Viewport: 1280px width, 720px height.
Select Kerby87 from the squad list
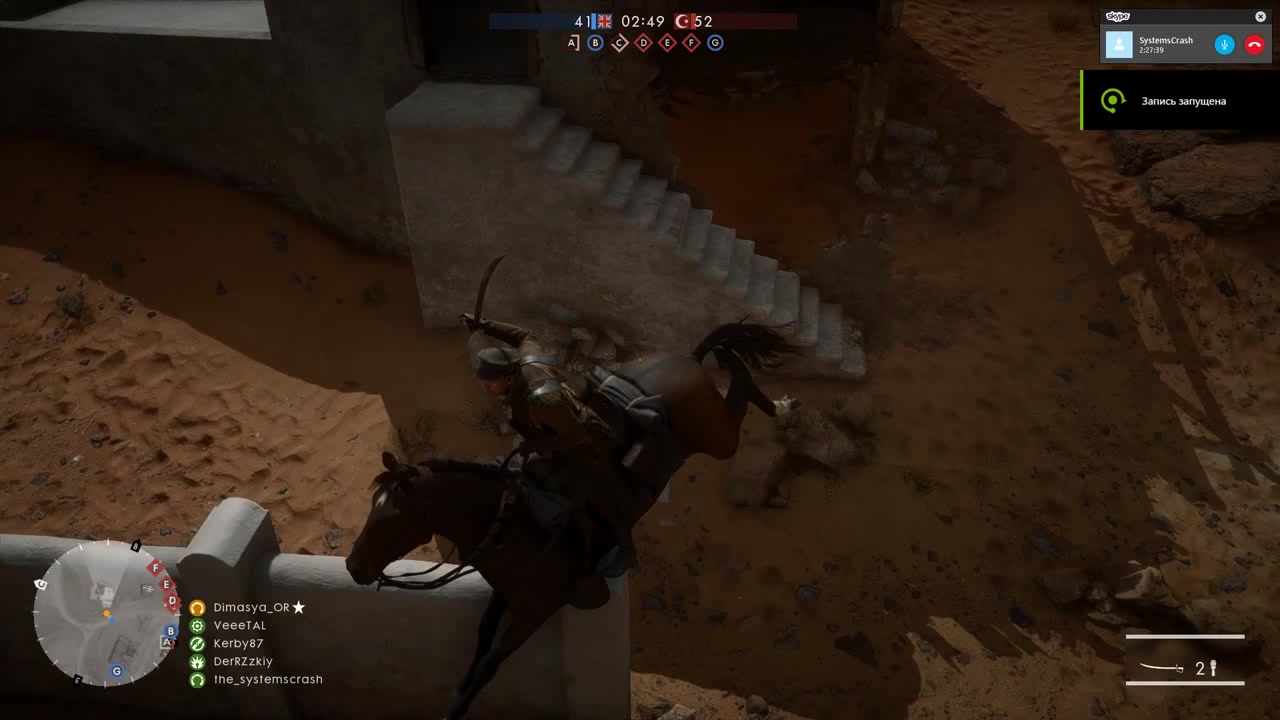tap(238, 643)
